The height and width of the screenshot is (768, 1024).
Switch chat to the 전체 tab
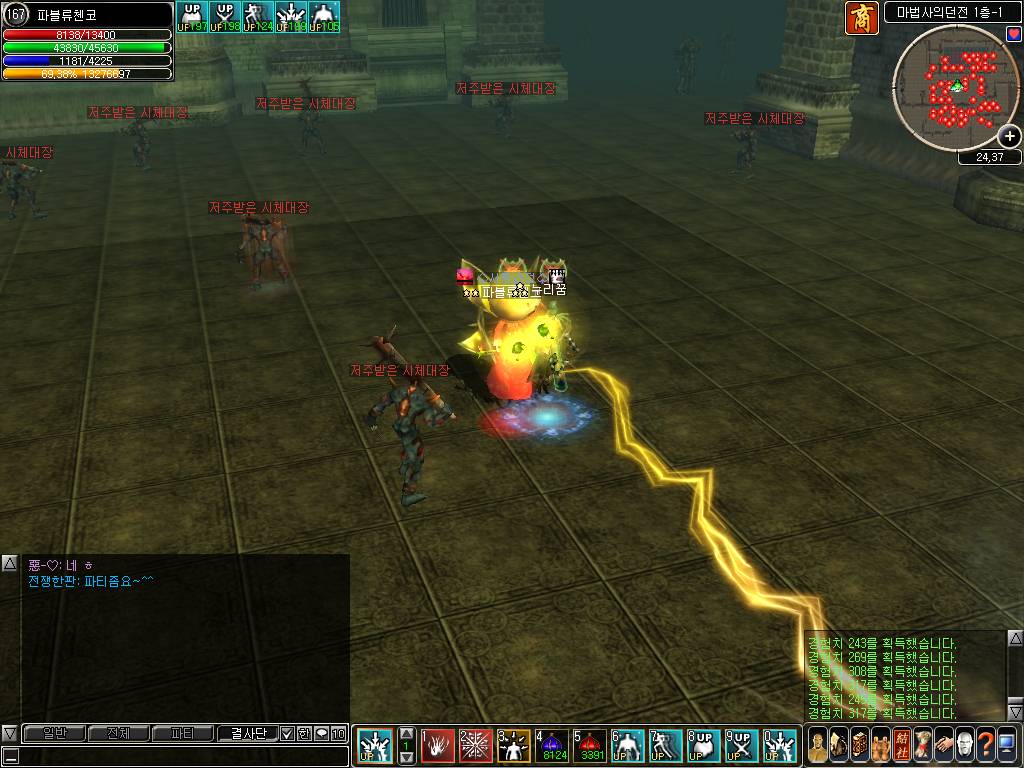pyautogui.click(x=118, y=733)
